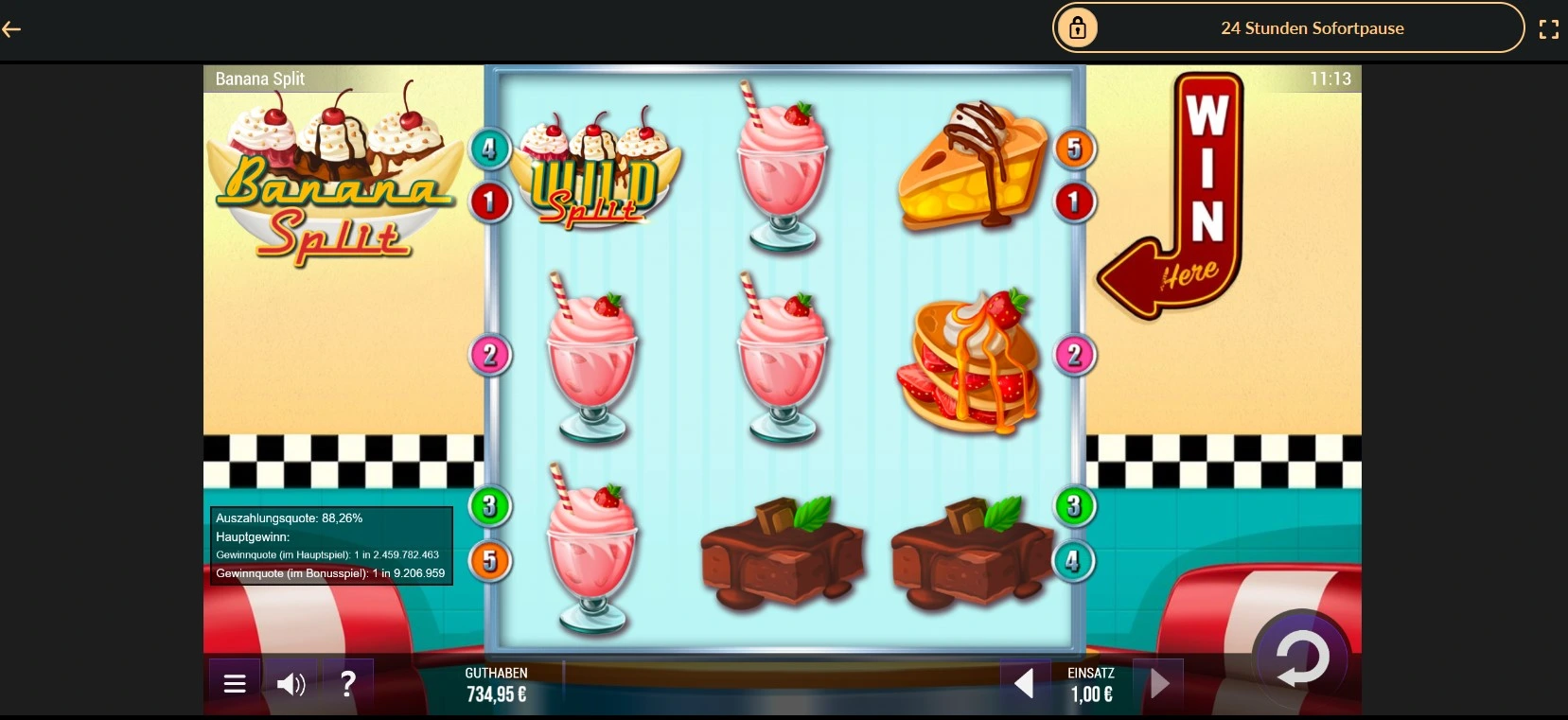Viewport: 1568px width, 720px height.
Task: Click the Guthaben balance display
Action: tap(497, 683)
